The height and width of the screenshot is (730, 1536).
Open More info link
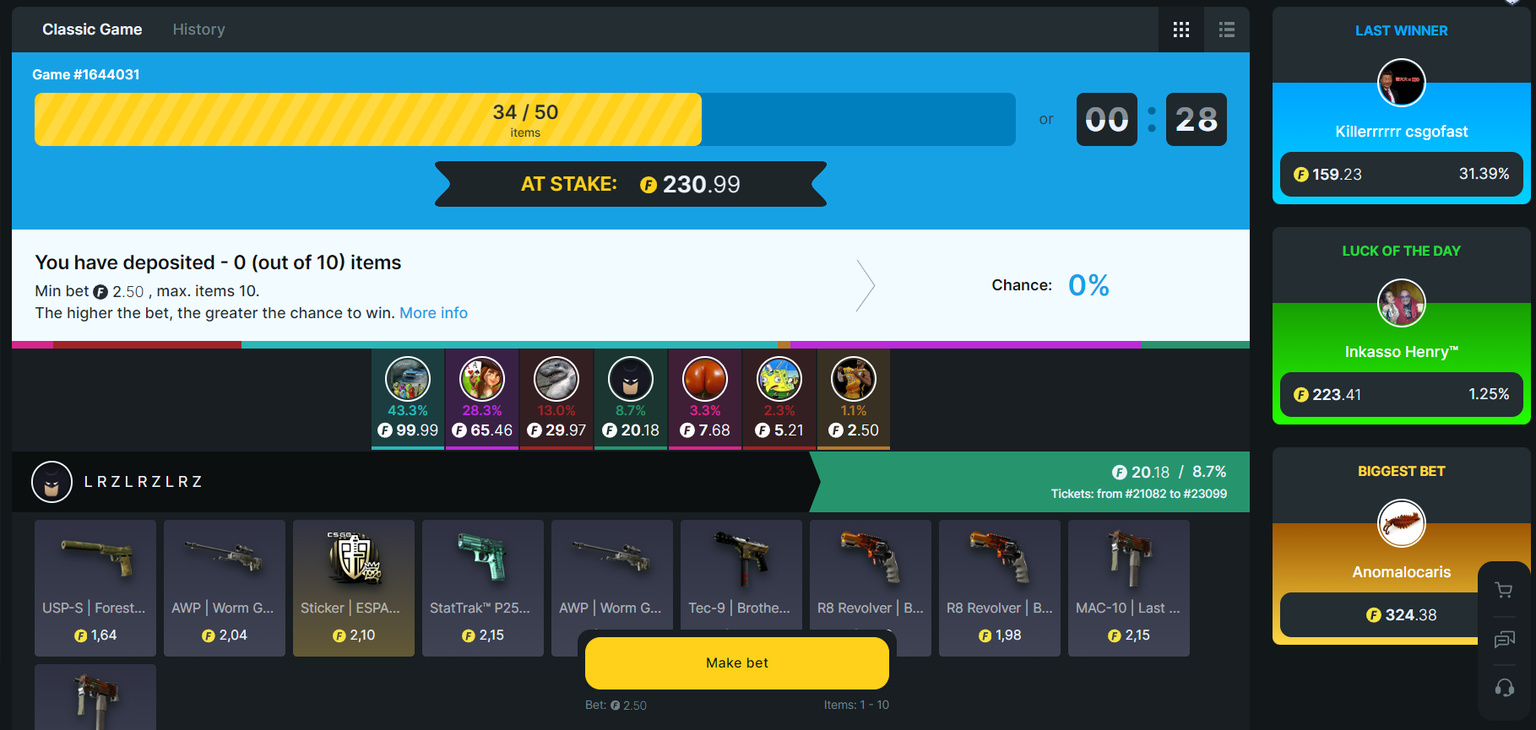tap(433, 312)
